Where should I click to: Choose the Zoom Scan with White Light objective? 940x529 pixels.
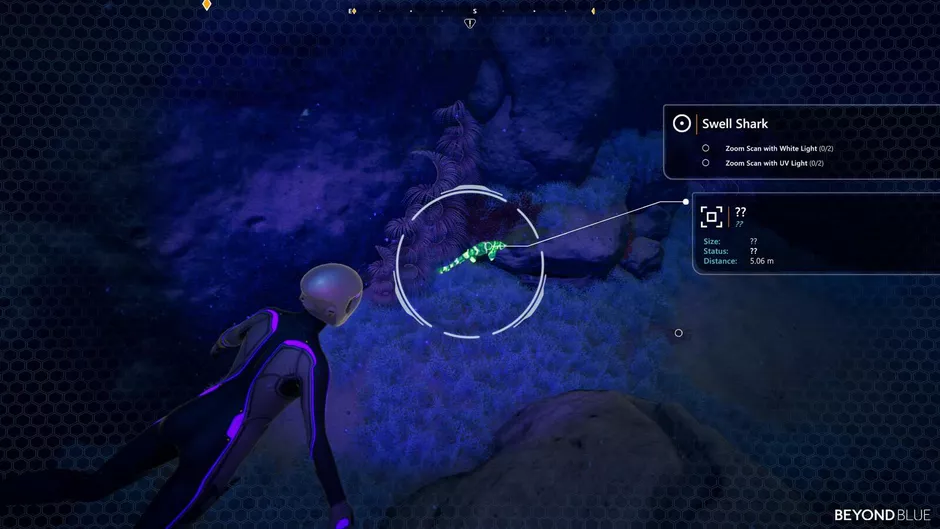[x=779, y=148]
